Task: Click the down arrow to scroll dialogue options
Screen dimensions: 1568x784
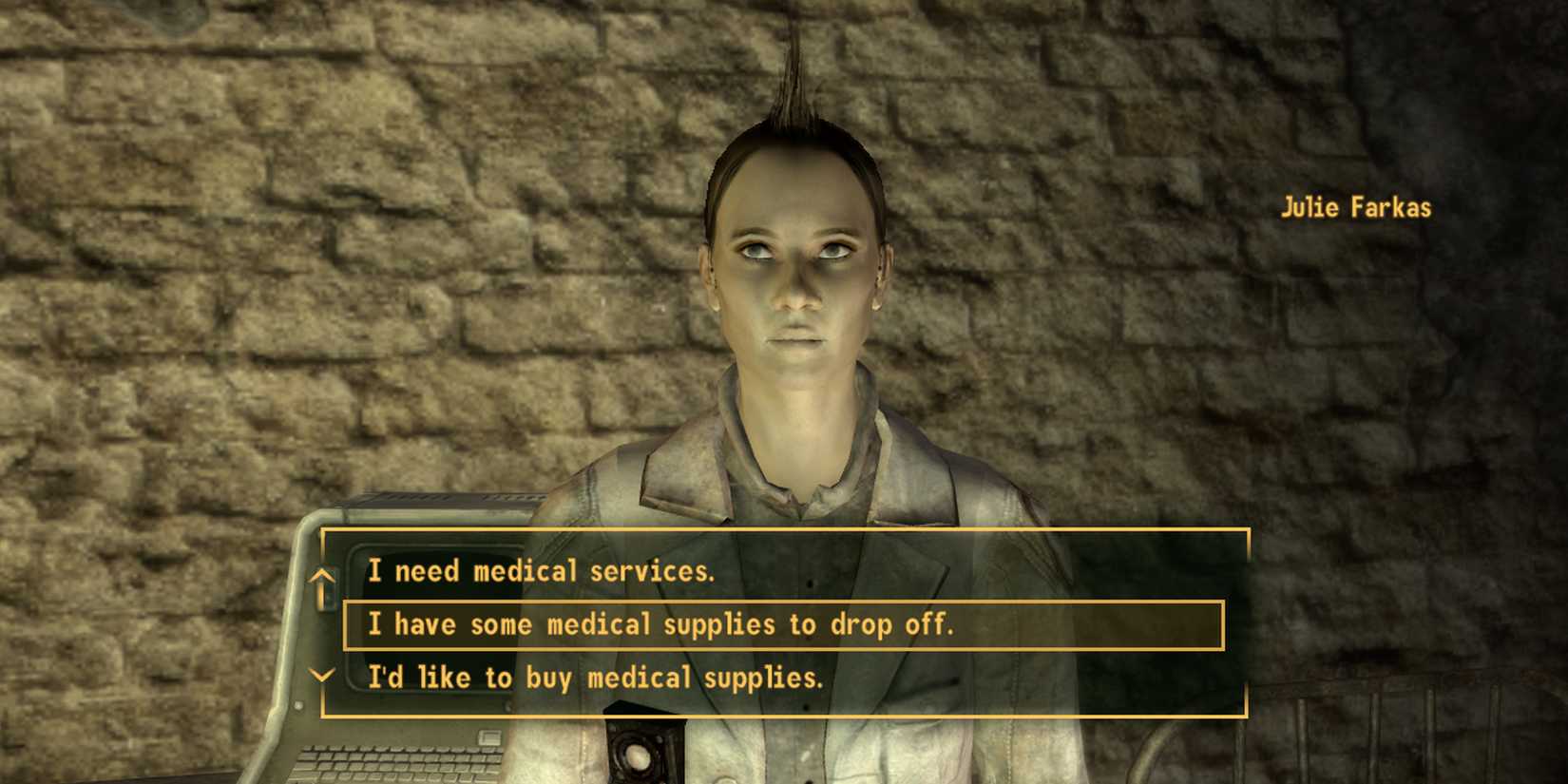Action: click(323, 677)
